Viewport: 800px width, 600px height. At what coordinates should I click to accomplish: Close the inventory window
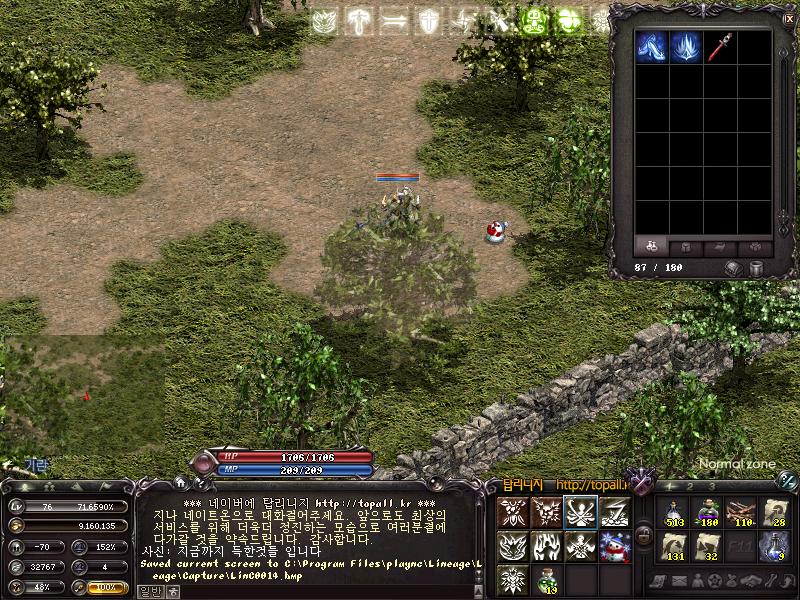point(788,17)
